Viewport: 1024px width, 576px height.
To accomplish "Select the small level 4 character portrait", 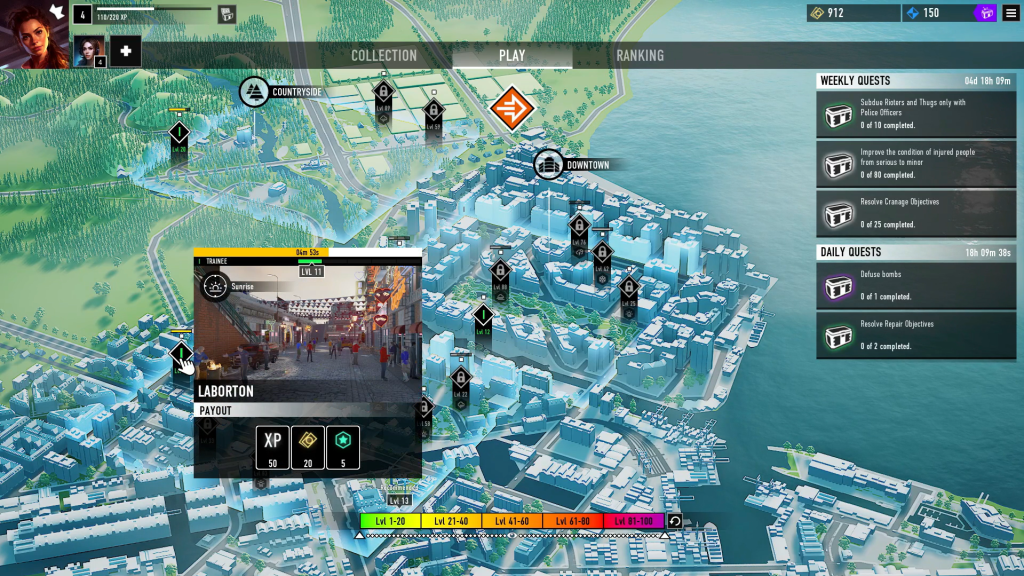I will 89,51.
